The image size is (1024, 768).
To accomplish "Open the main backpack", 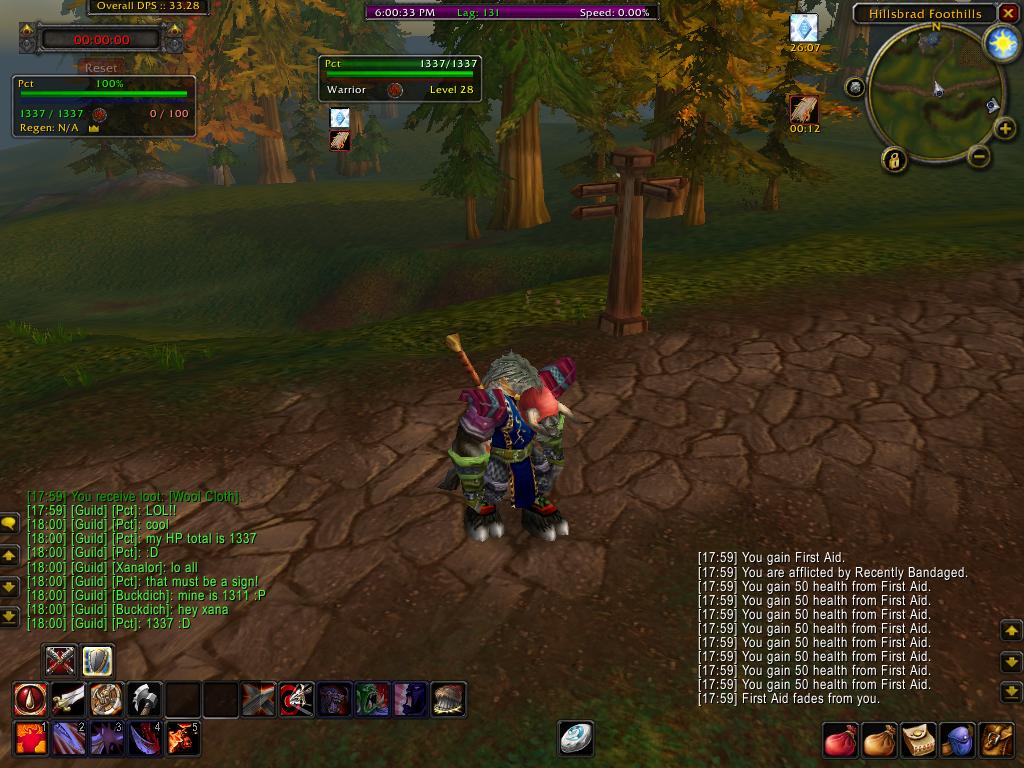I will pyautogui.click(x=996, y=740).
